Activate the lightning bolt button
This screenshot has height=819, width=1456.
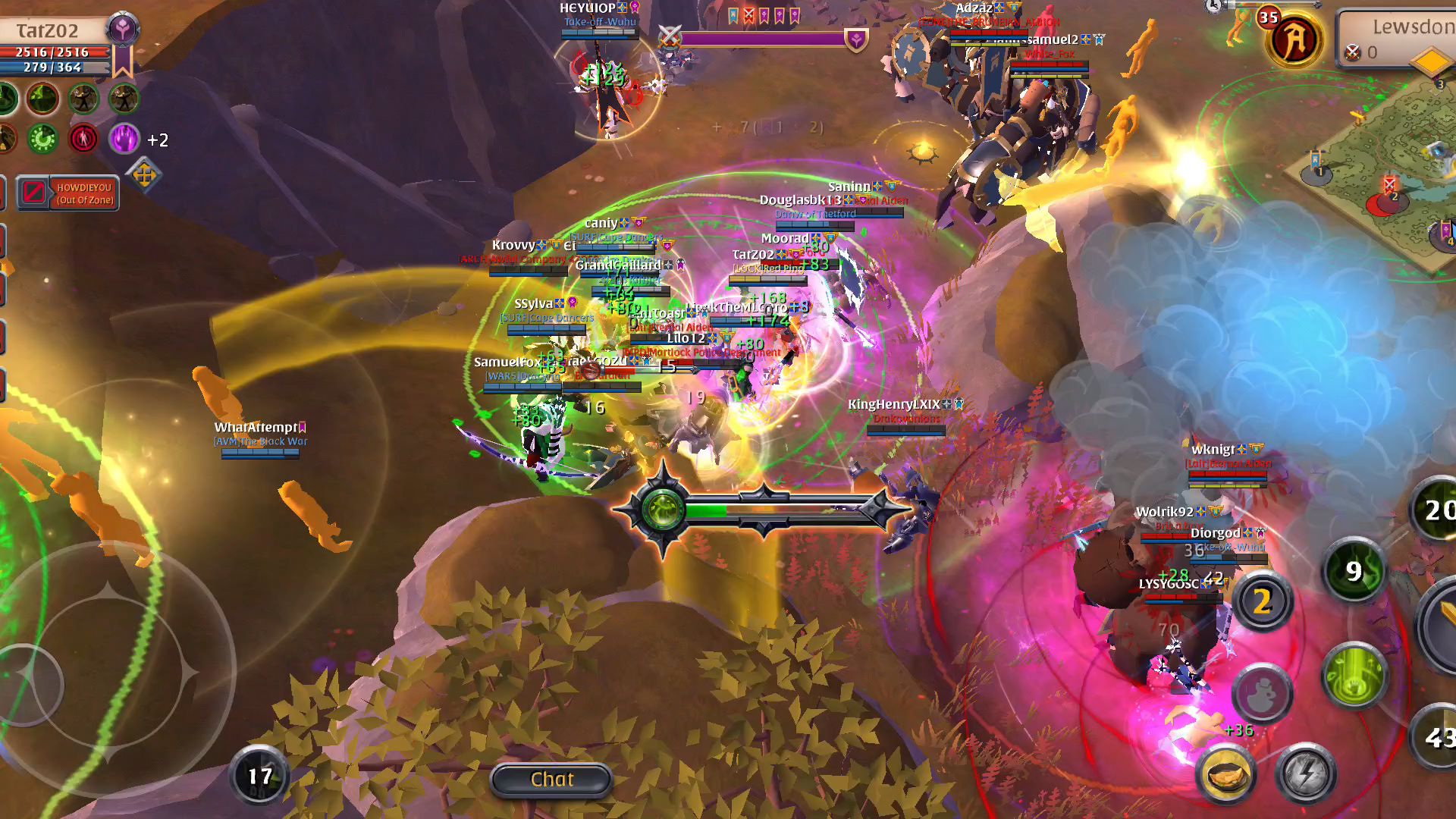click(1306, 775)
